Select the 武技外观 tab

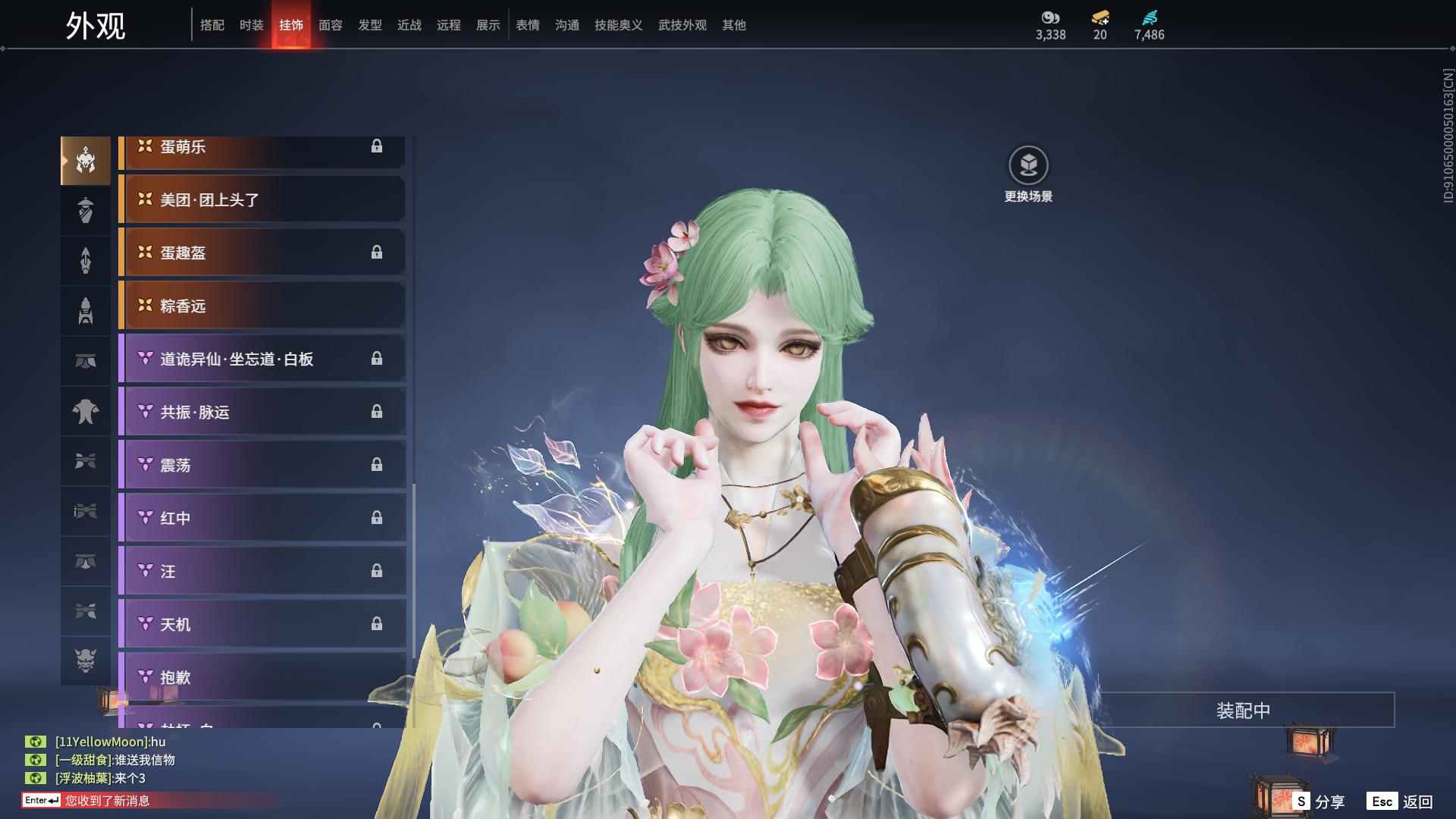[682, 25]
